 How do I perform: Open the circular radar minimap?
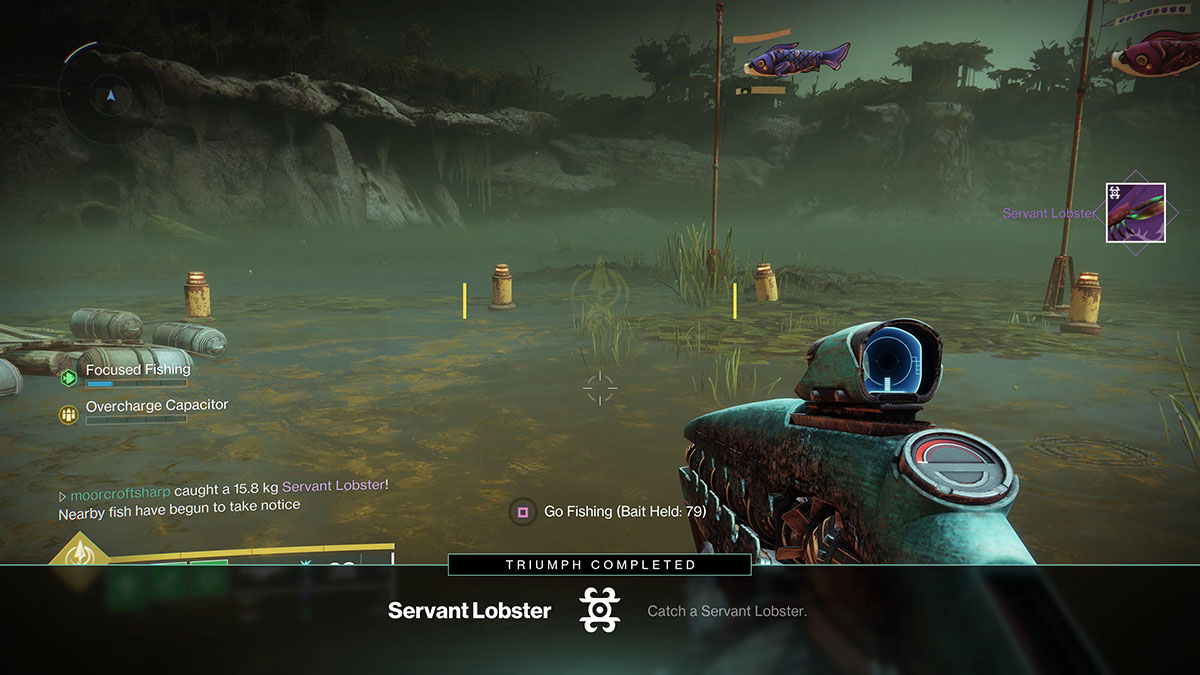[x=110, y=97]
